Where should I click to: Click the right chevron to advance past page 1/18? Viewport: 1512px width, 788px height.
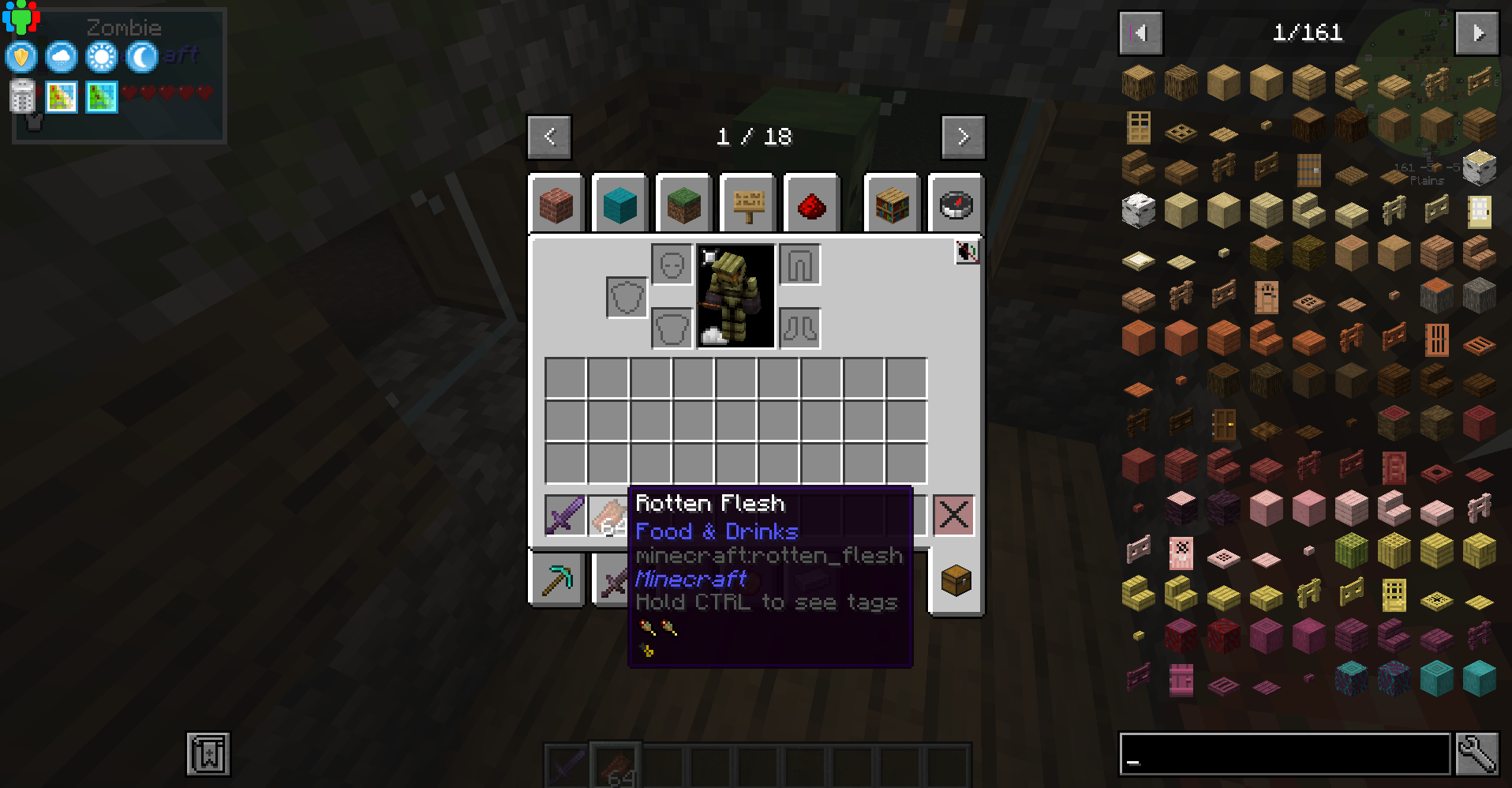(x=963, y=137)
